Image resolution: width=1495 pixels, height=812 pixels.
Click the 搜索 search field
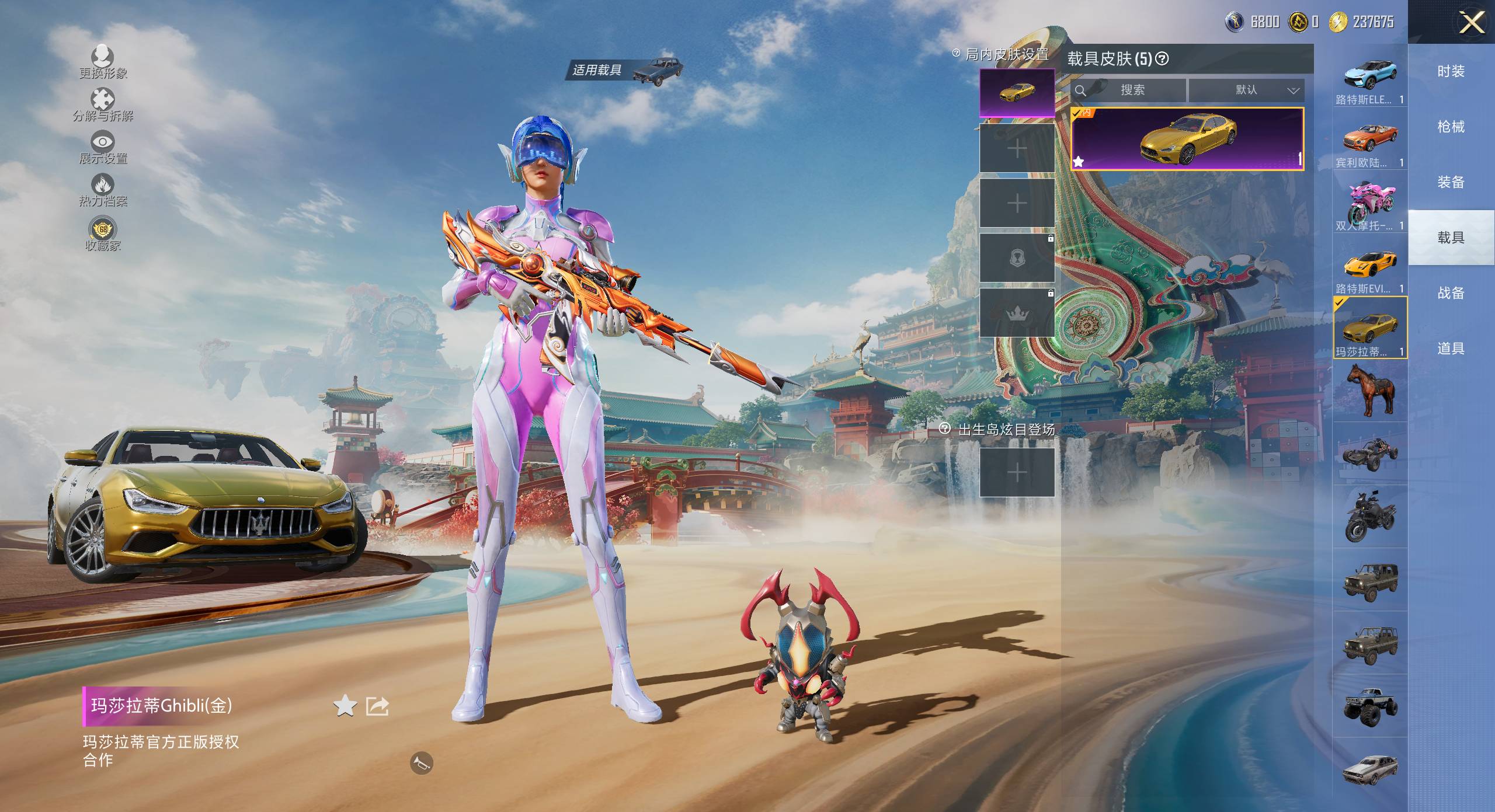[x=1131, y=90]
